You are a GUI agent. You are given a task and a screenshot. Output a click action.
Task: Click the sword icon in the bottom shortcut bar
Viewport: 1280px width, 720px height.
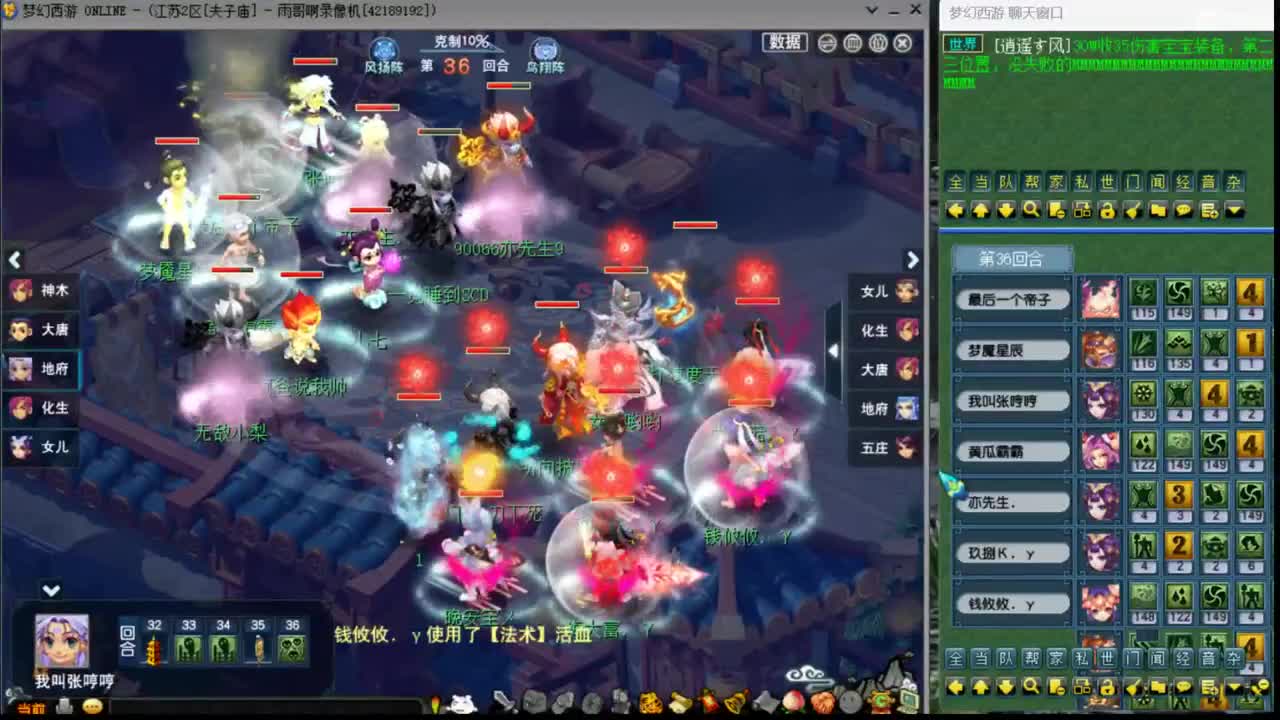click(500, 700)
